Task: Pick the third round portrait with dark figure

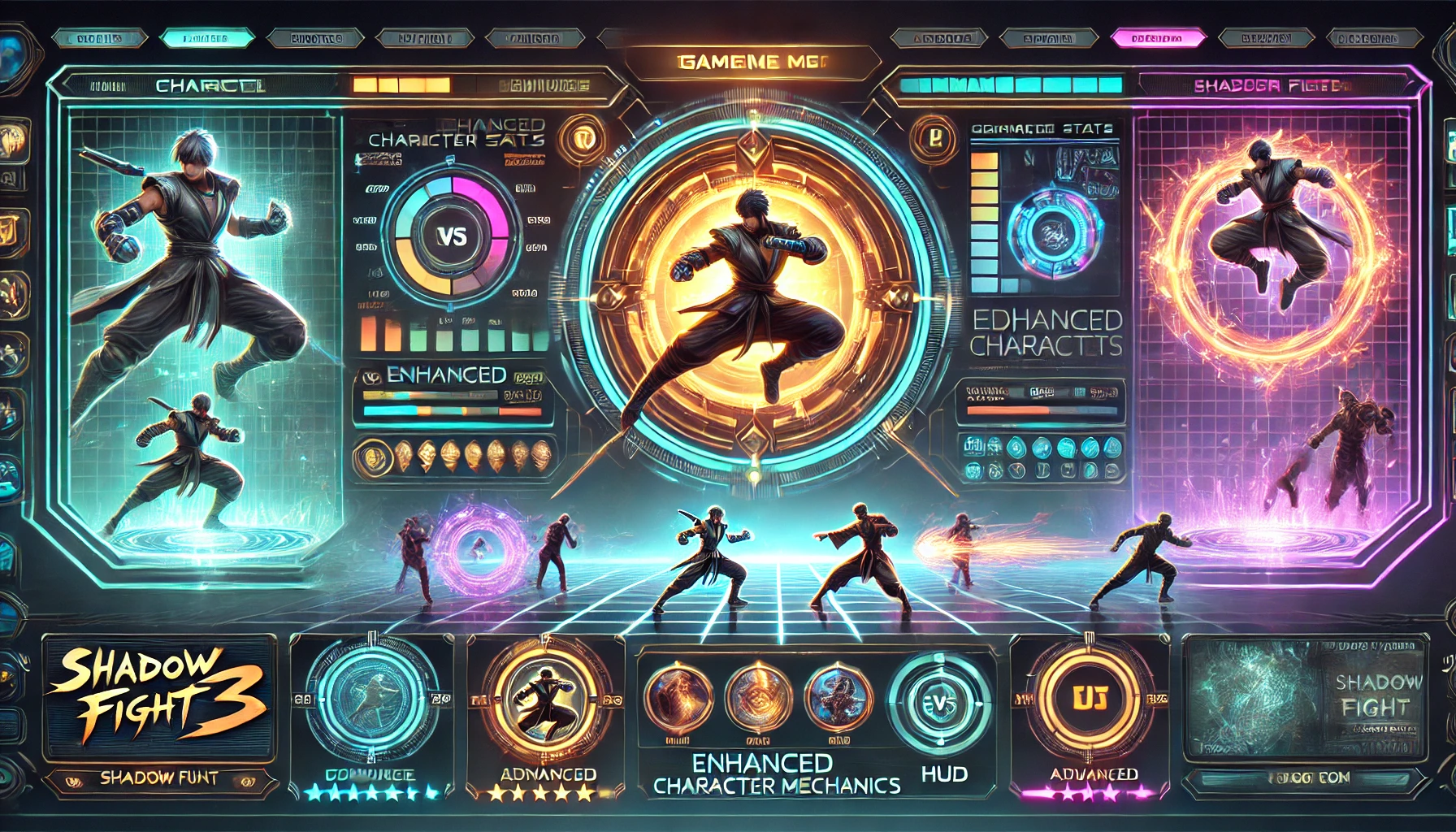Action: coord(837,697)
